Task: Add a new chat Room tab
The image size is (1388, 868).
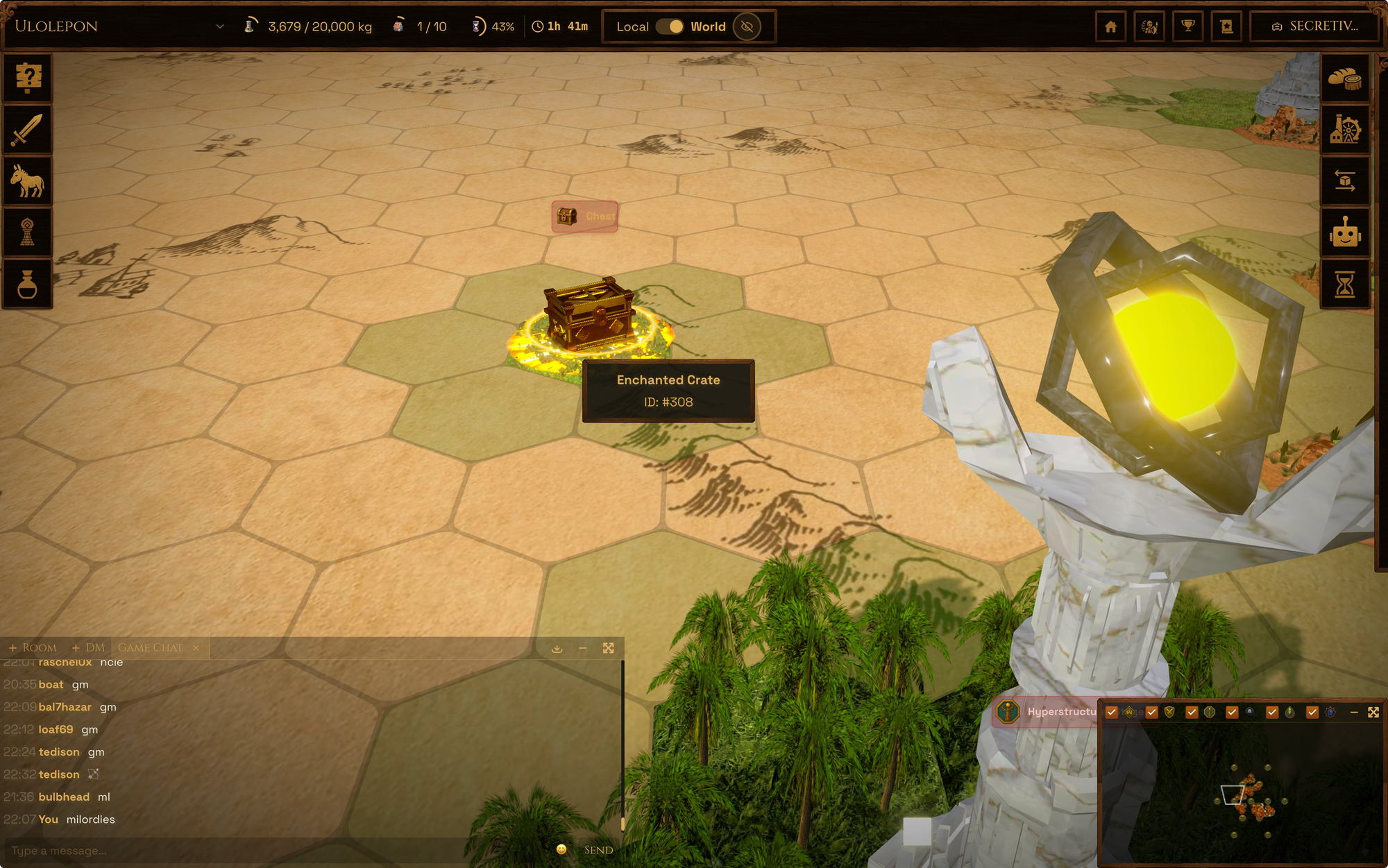Action: [33, 647]
